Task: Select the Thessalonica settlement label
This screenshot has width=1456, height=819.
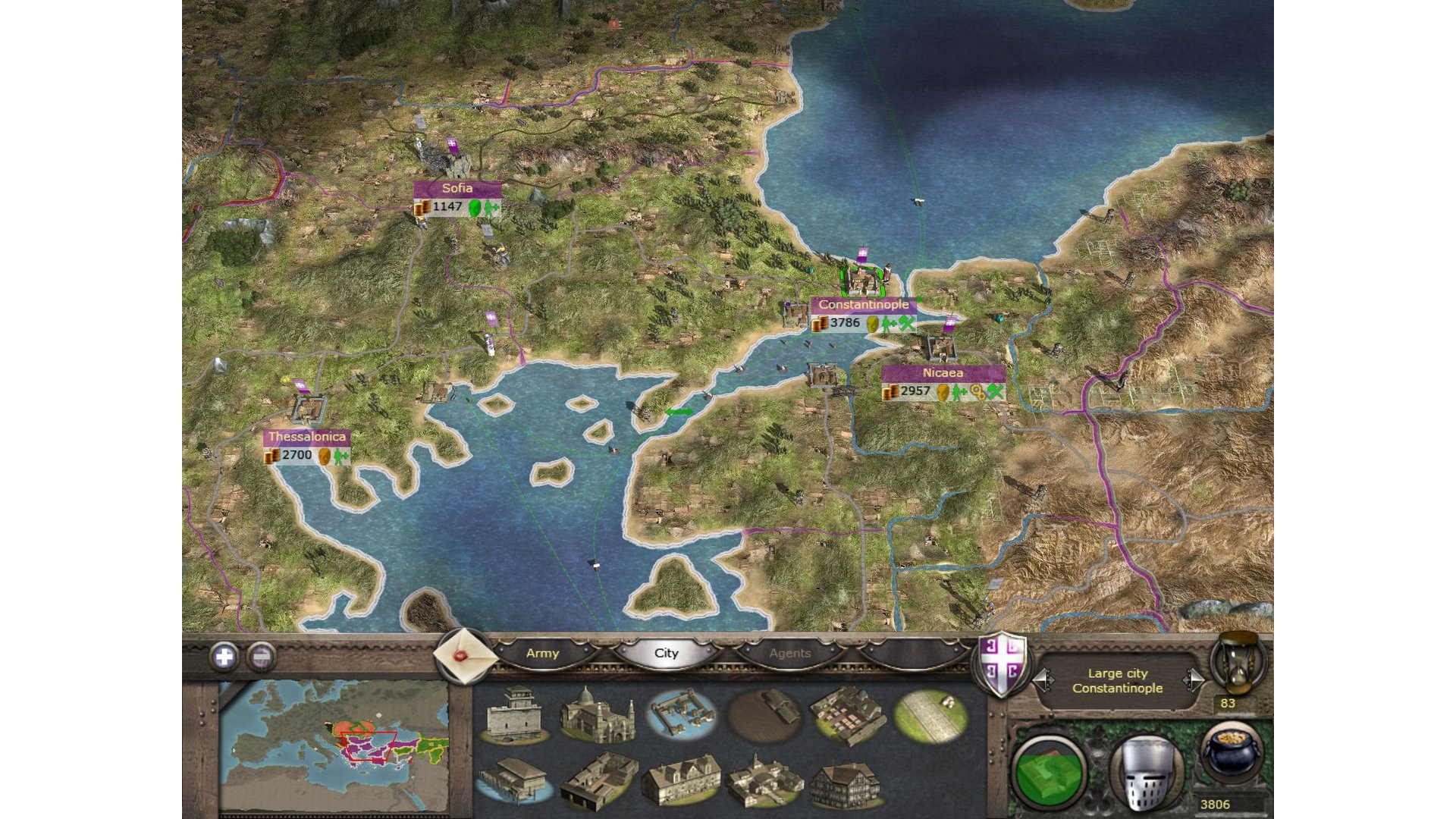Action: (306, 437)
